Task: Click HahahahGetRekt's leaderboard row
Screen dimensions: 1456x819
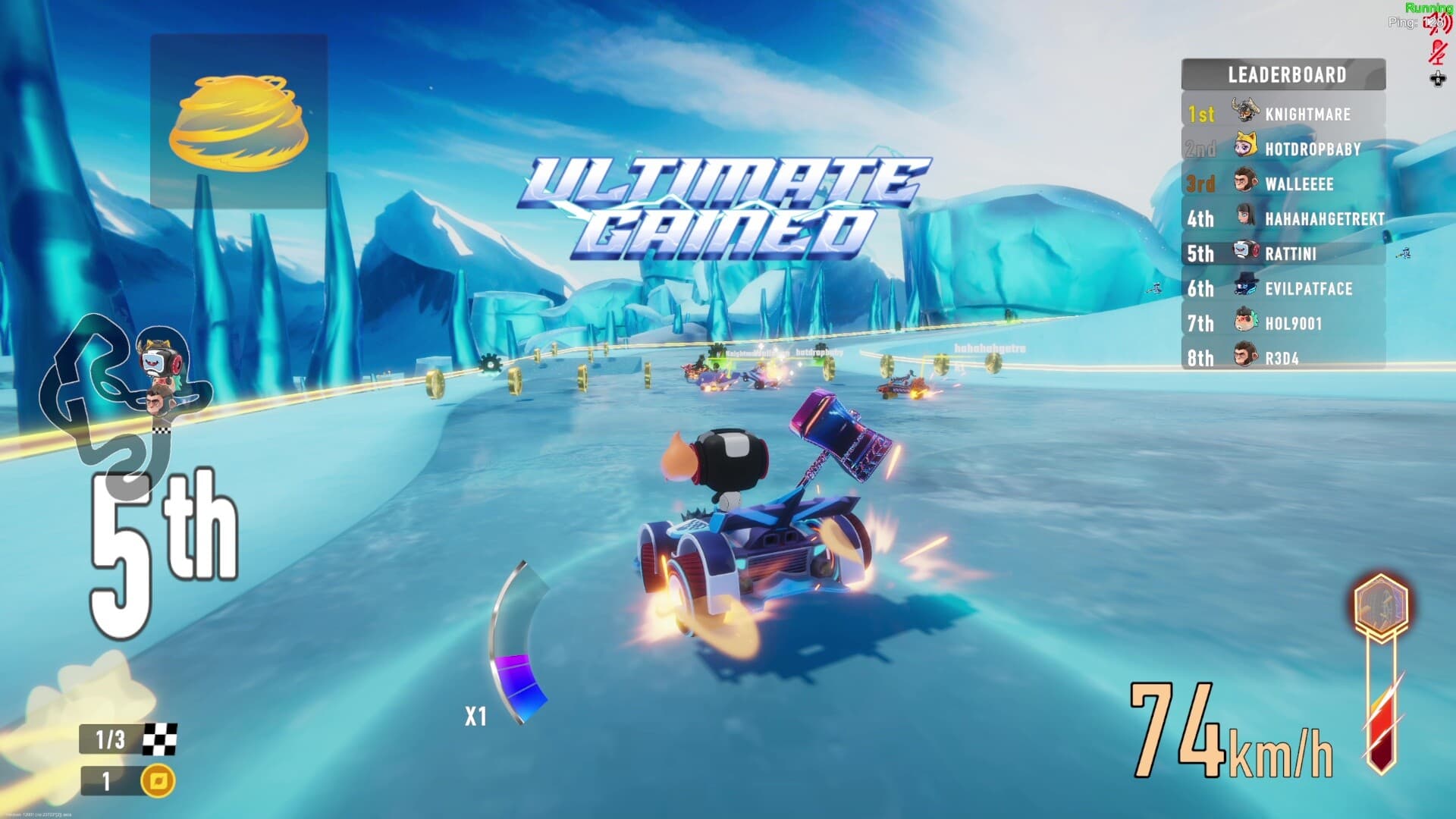Action: click(1283, 218)
